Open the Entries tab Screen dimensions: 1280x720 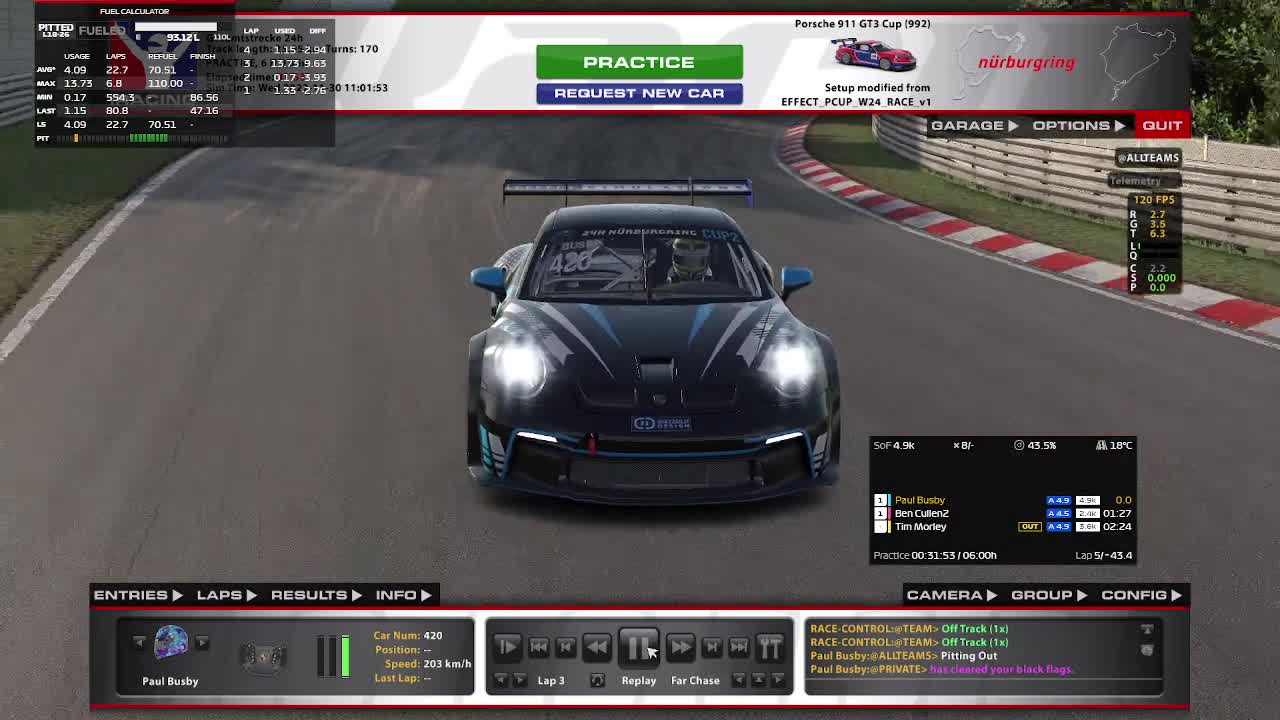[138, 595]
